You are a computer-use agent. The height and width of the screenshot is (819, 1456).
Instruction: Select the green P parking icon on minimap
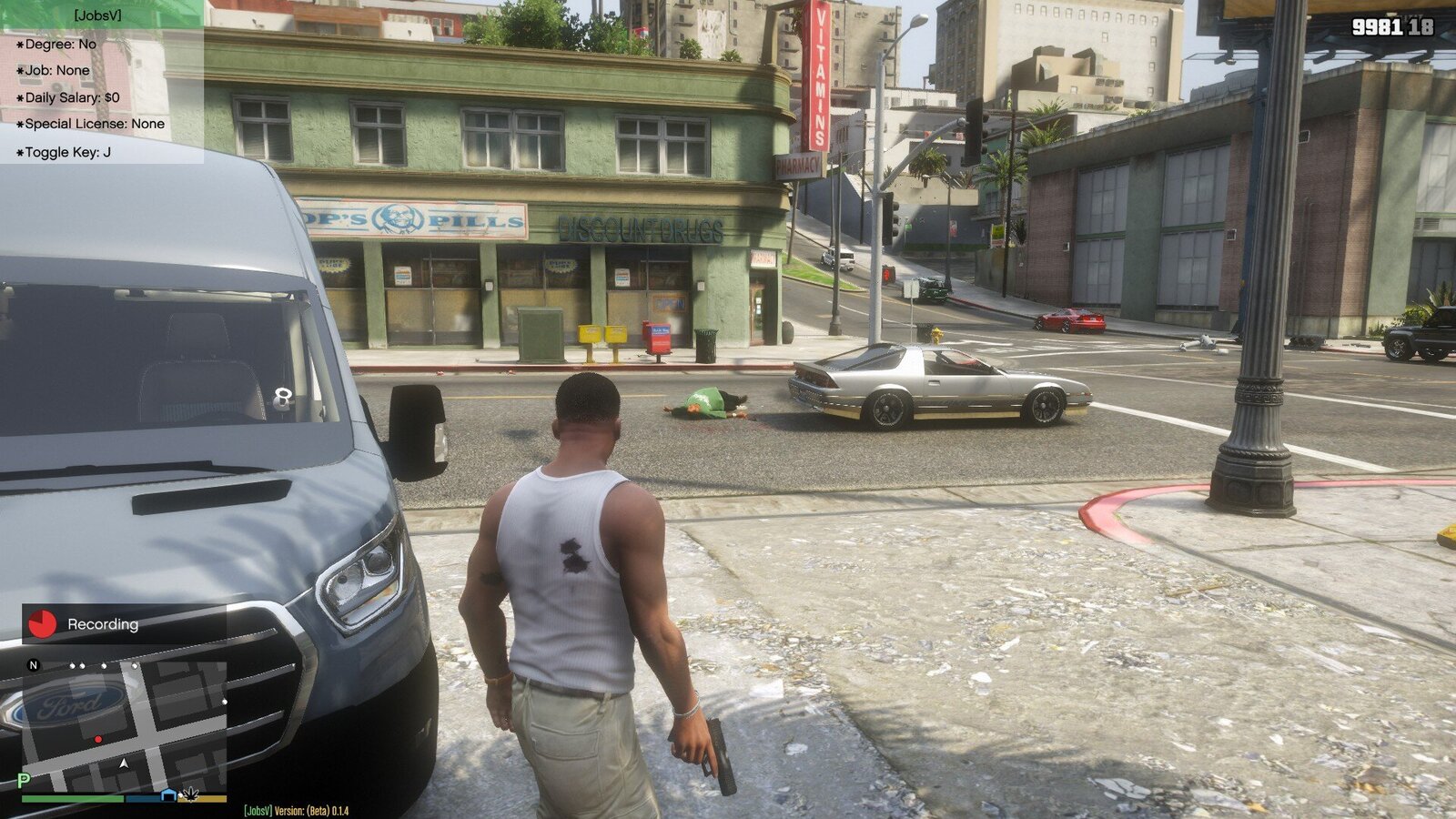point(23,780)
